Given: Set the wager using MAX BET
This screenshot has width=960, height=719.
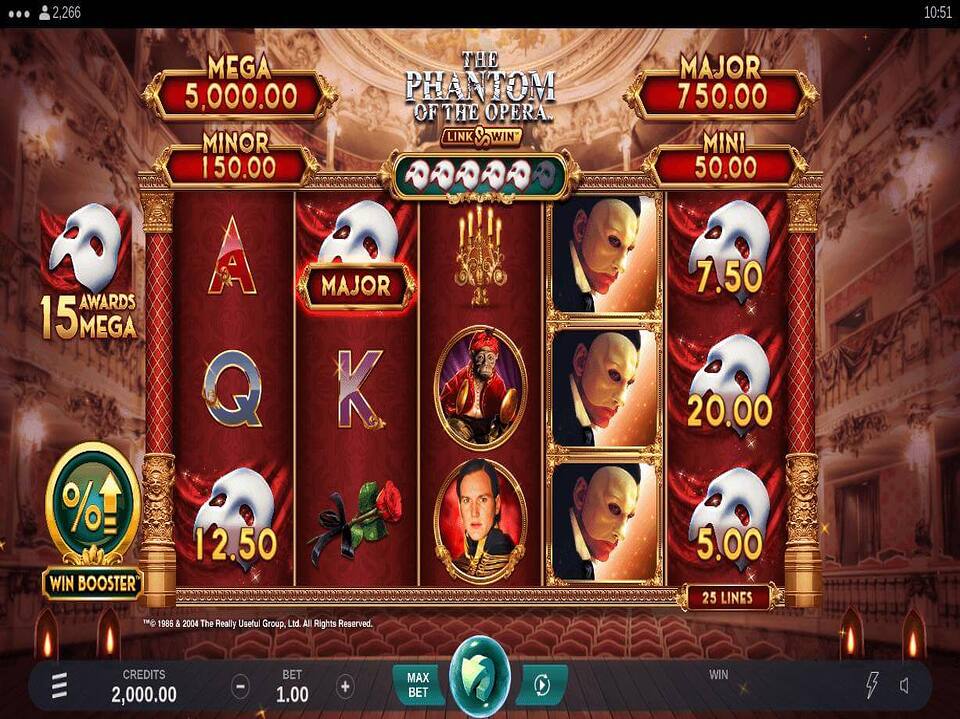Looking at the screenshot, I should [x=418, y=685].
